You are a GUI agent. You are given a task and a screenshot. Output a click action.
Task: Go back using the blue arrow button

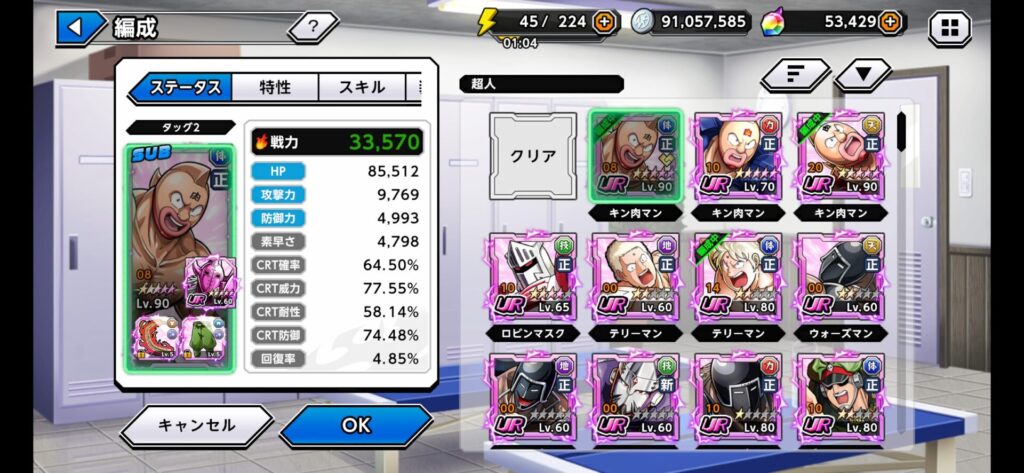(x=77, y=27)
